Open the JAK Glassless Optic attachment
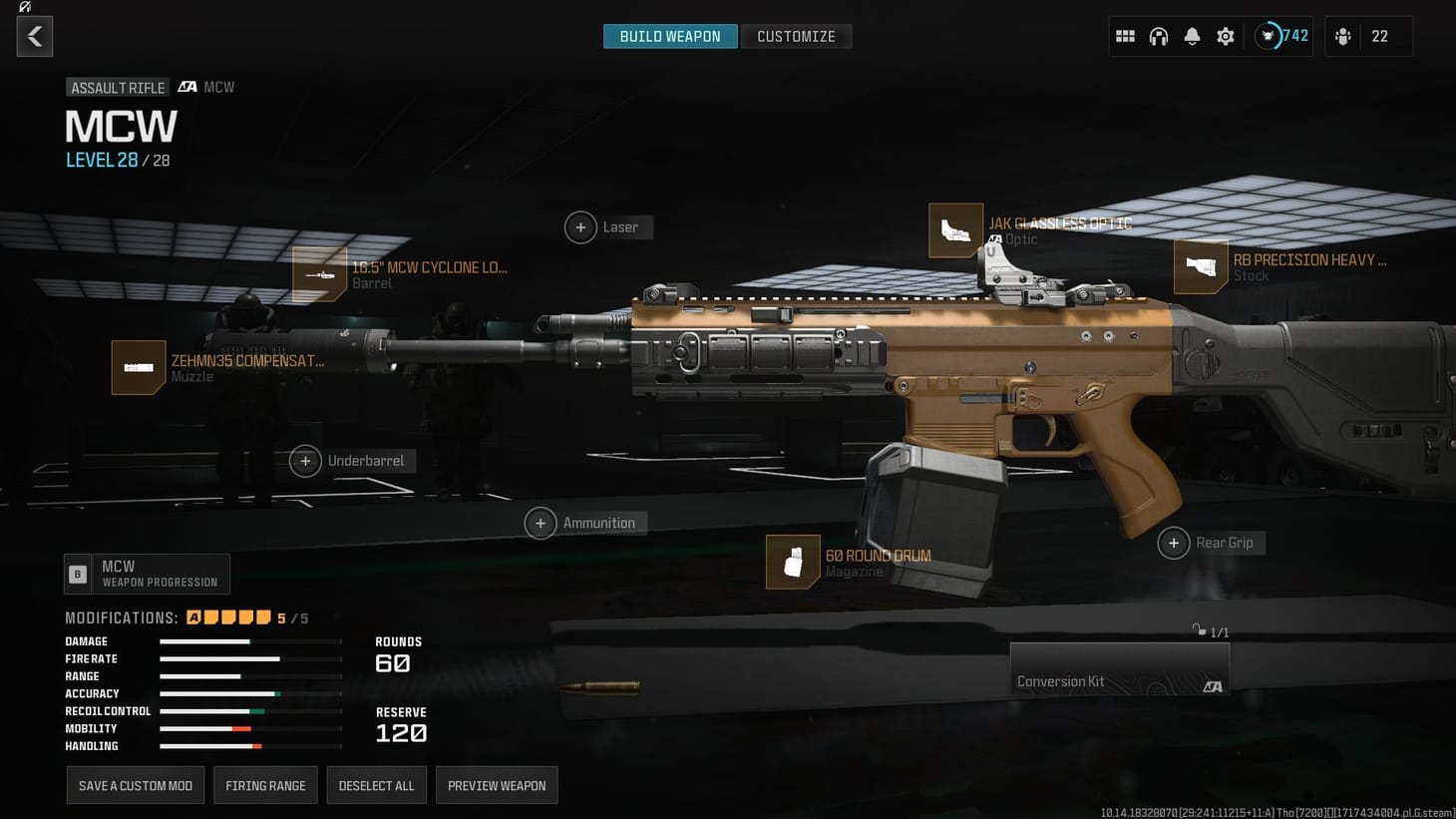 (x=954, y=230)
